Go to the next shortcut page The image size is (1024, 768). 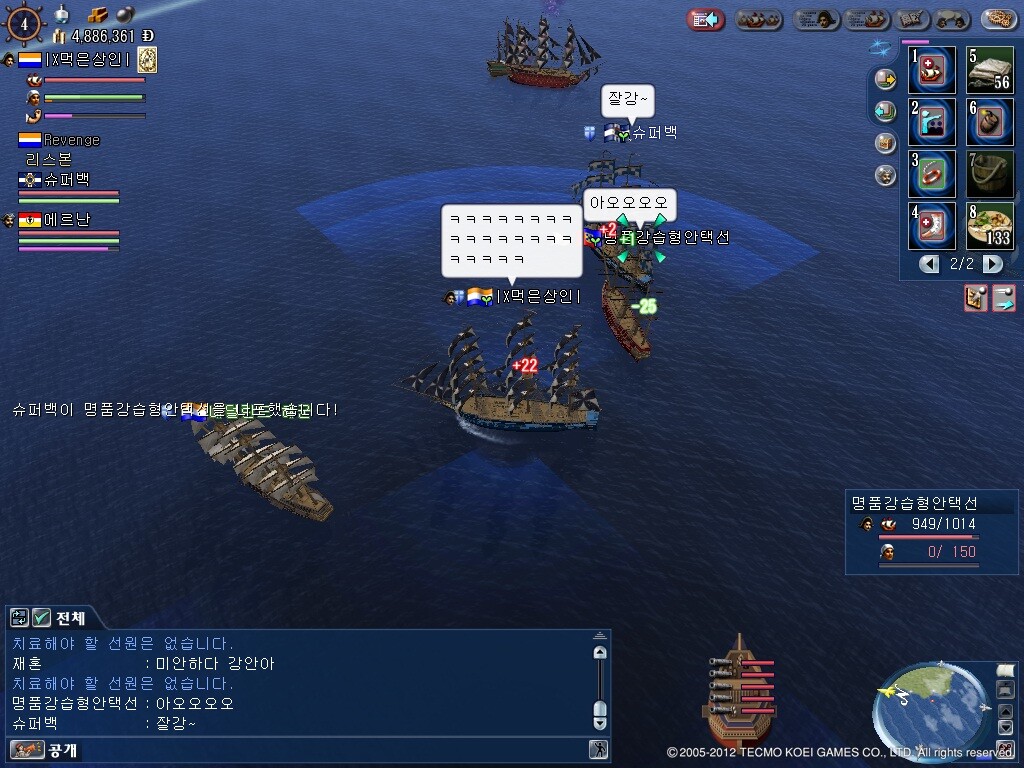tap(992, 264)
